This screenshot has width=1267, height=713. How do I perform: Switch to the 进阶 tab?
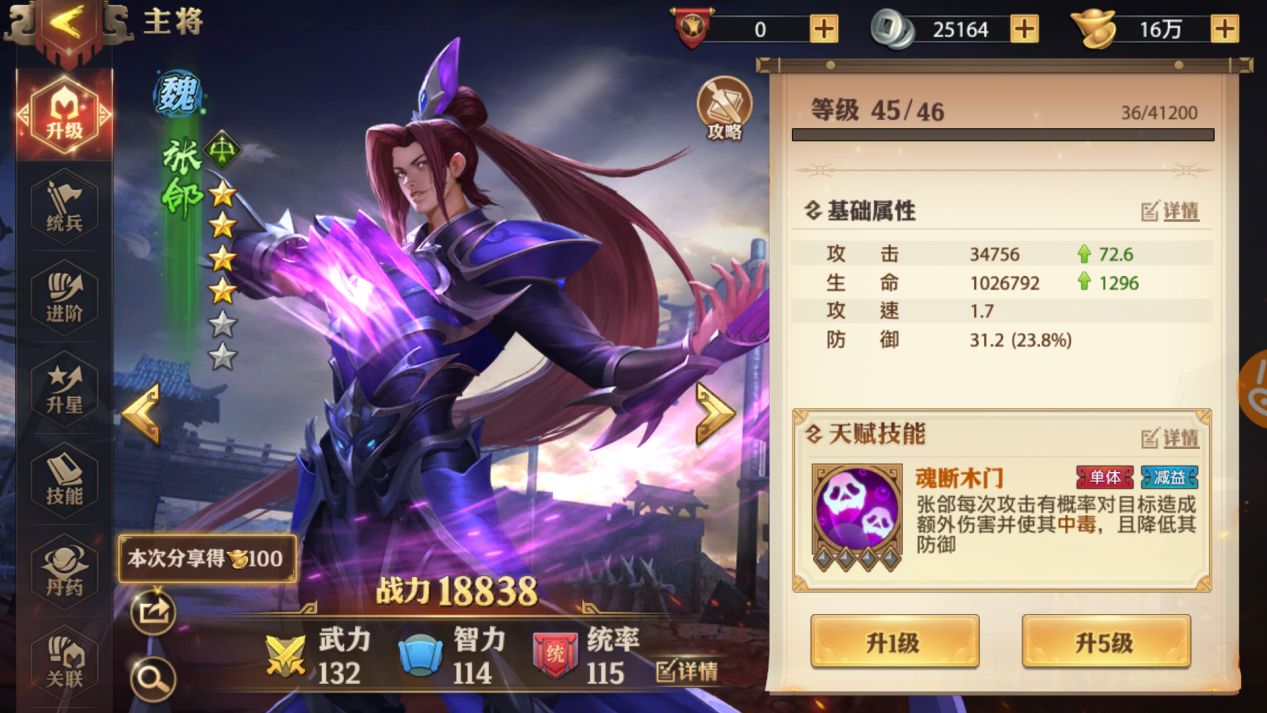65,298
